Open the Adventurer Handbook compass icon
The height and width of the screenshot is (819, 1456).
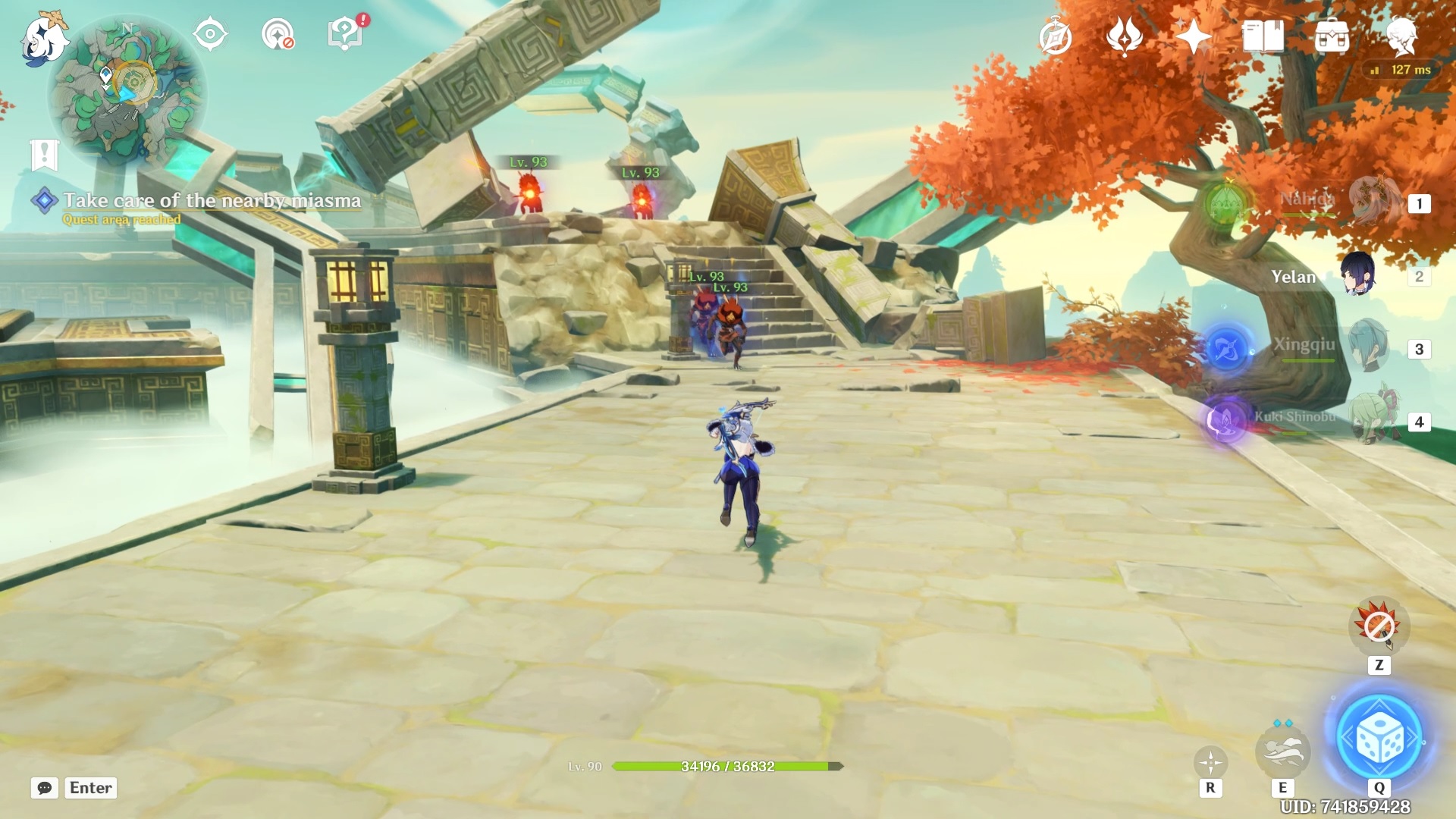coord(1056,36)
